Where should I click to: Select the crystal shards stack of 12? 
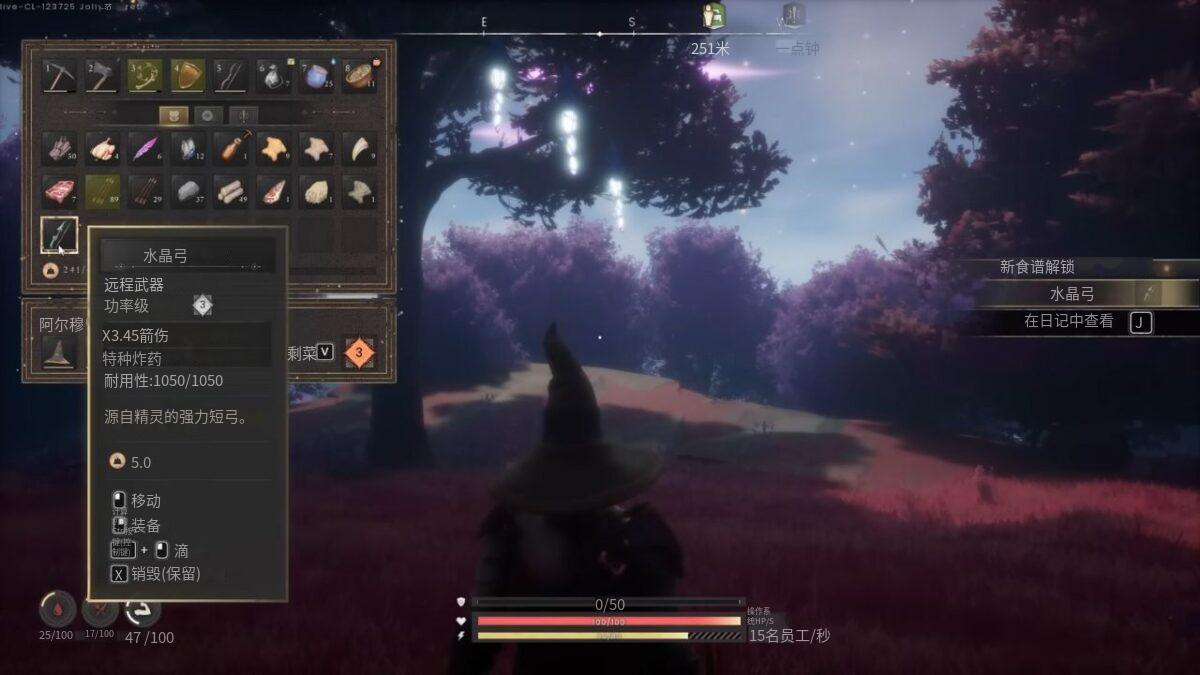click(x=188, y=149)
